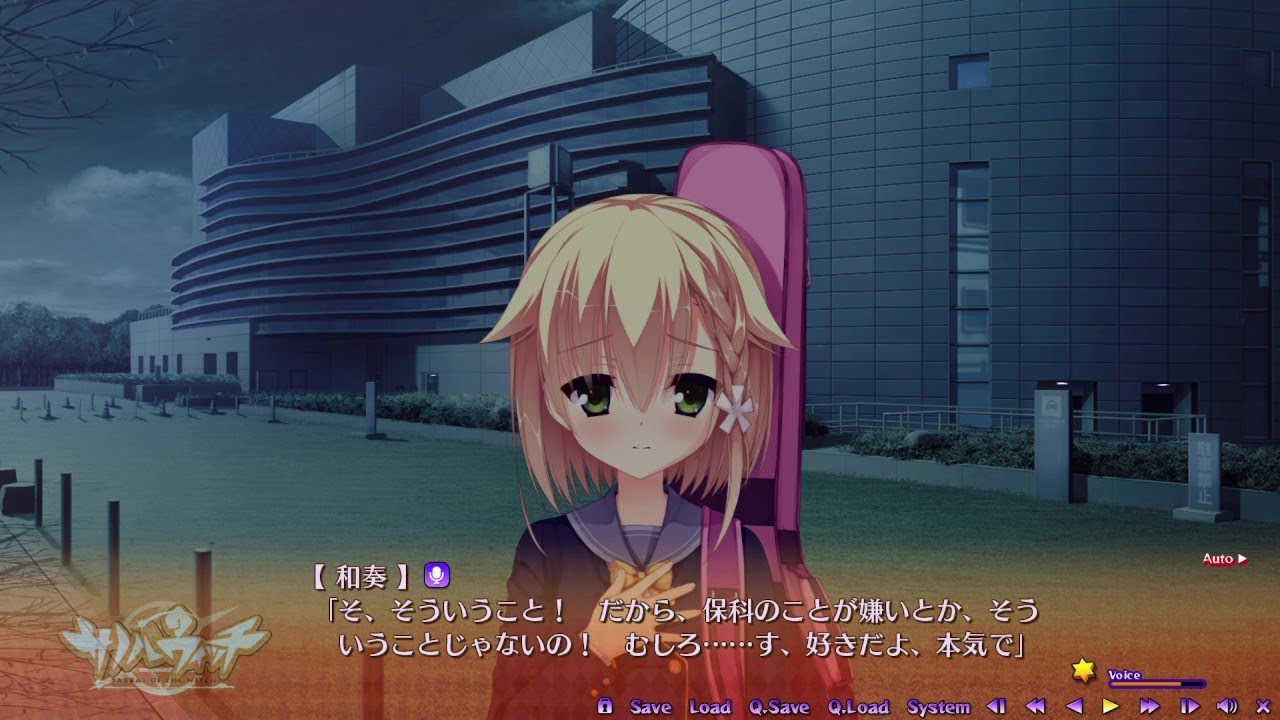The height and width of the screenshot is (720, 1280).
Task: Open the Load screen
Action: coord(712,706)
